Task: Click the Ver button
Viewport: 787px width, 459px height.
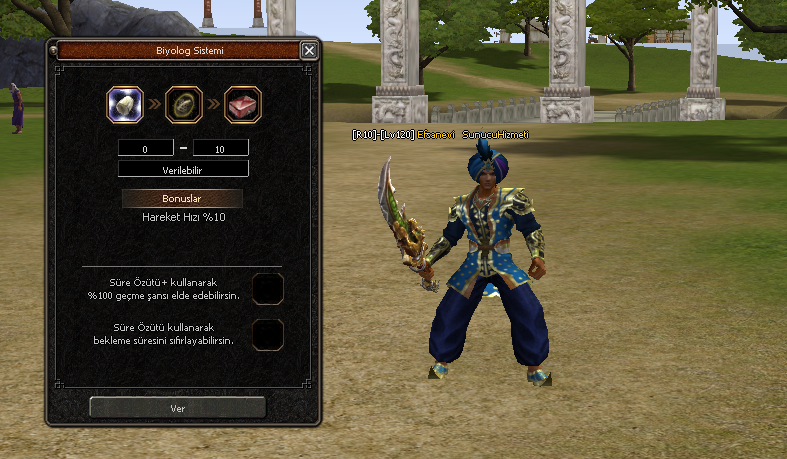Action: pyautogui.click(x=178, y=408)
